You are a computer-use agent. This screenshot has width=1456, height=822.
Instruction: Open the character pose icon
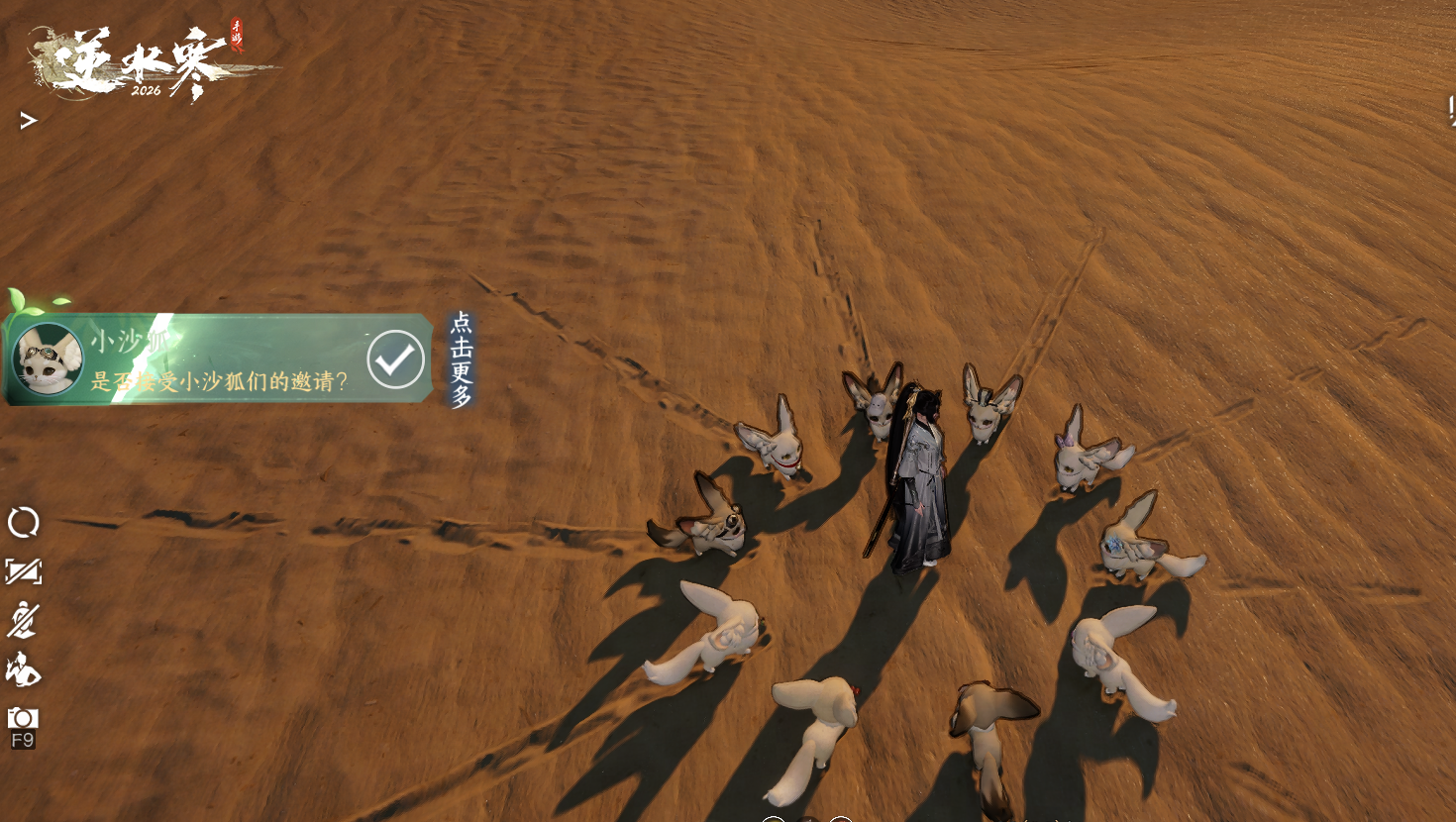point(23,670)
